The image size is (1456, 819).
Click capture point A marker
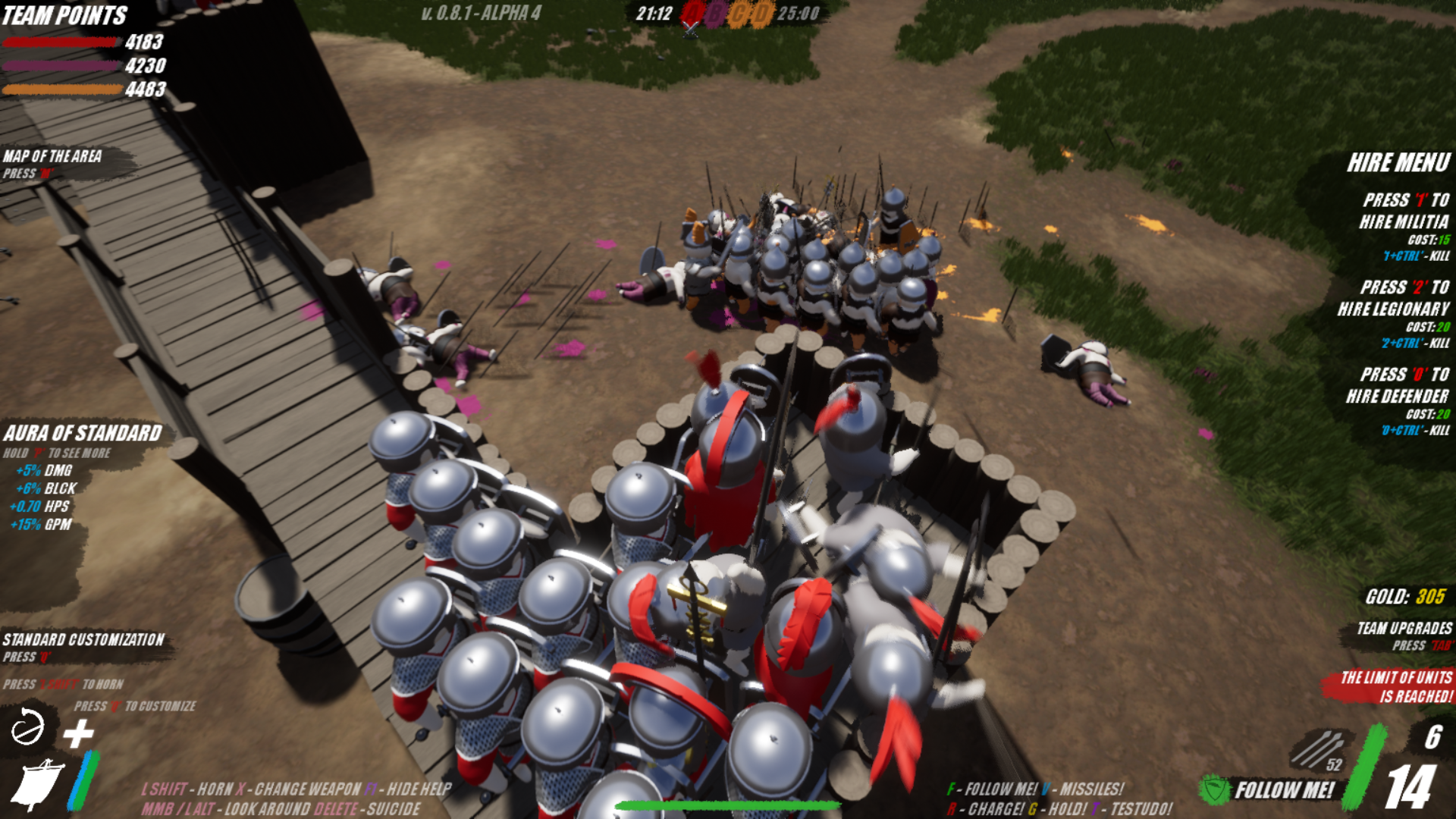pyautogui.click(x=692, y=14)
